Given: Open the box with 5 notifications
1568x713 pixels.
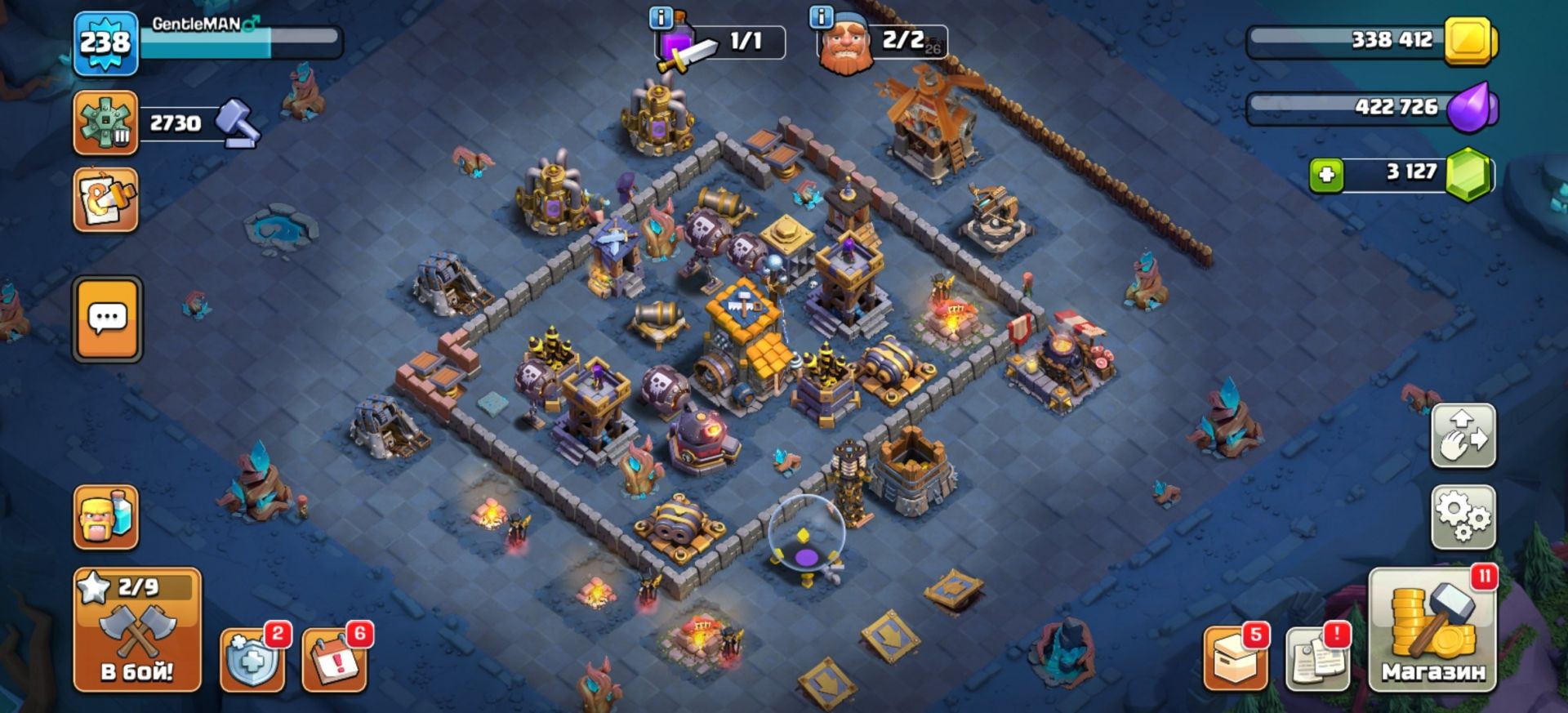Looking at the screenshot, I should pos(1235,660).
